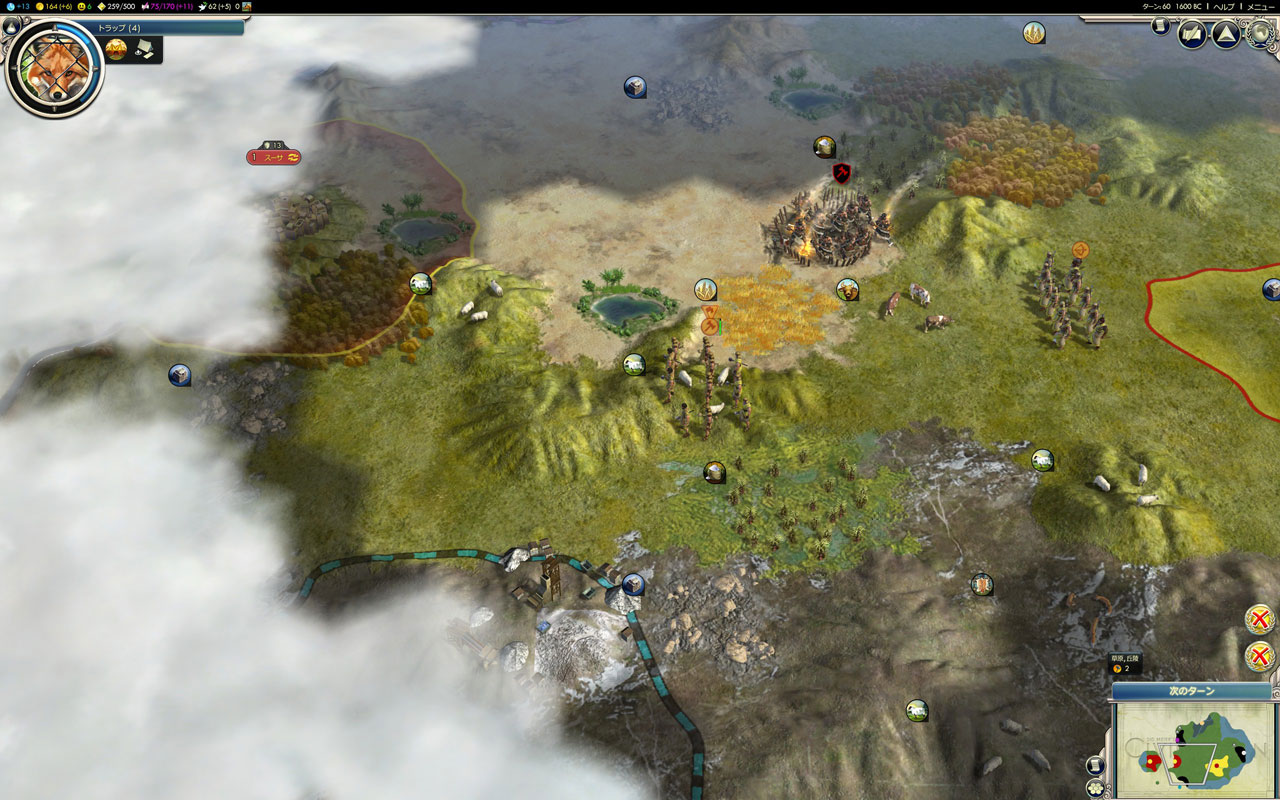Image resolution: width=1280 pixels, height=800 pixels.
Task: Open the book-and-quill advisors button
Action: [1191, 35]
